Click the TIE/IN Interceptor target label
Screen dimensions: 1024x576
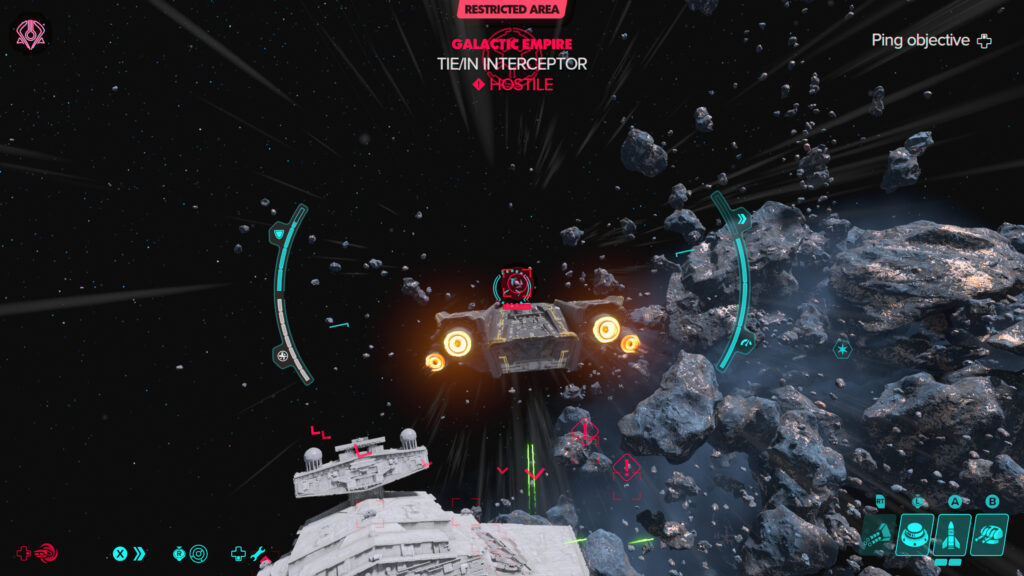512,63
